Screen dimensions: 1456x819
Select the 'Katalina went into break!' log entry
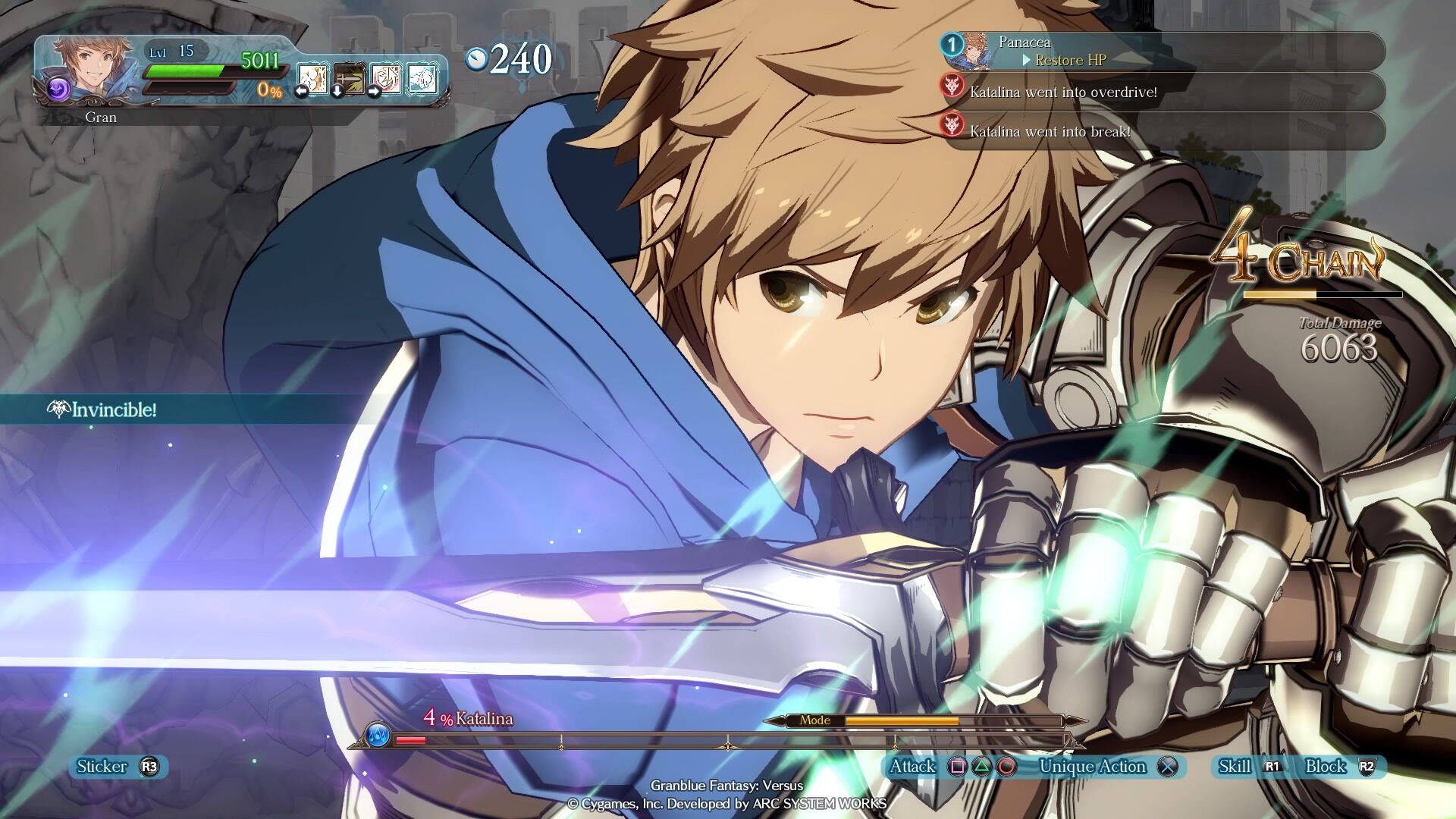pos(1163,131)
